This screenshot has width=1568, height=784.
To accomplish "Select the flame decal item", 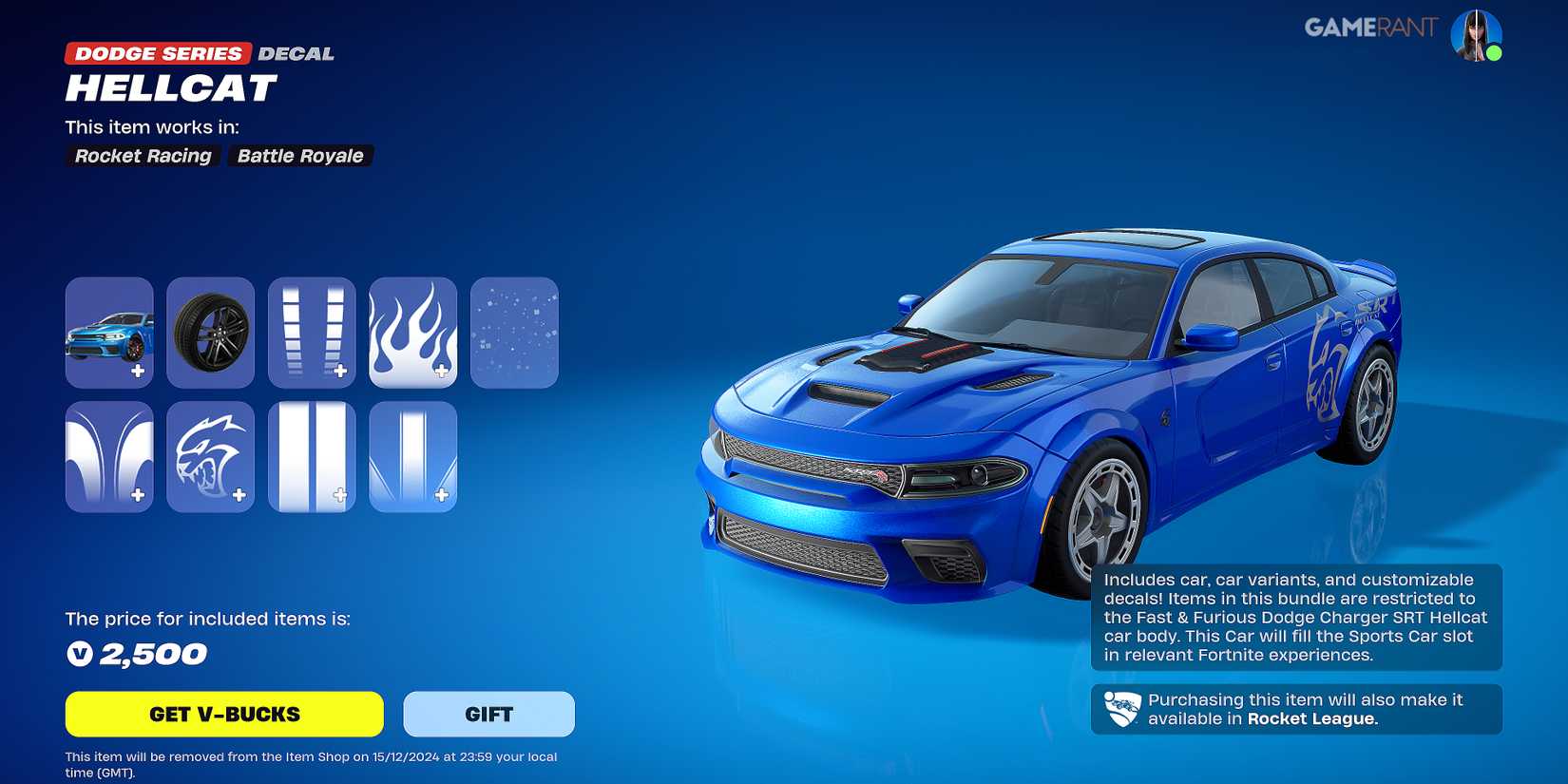I will coord(412,333).
